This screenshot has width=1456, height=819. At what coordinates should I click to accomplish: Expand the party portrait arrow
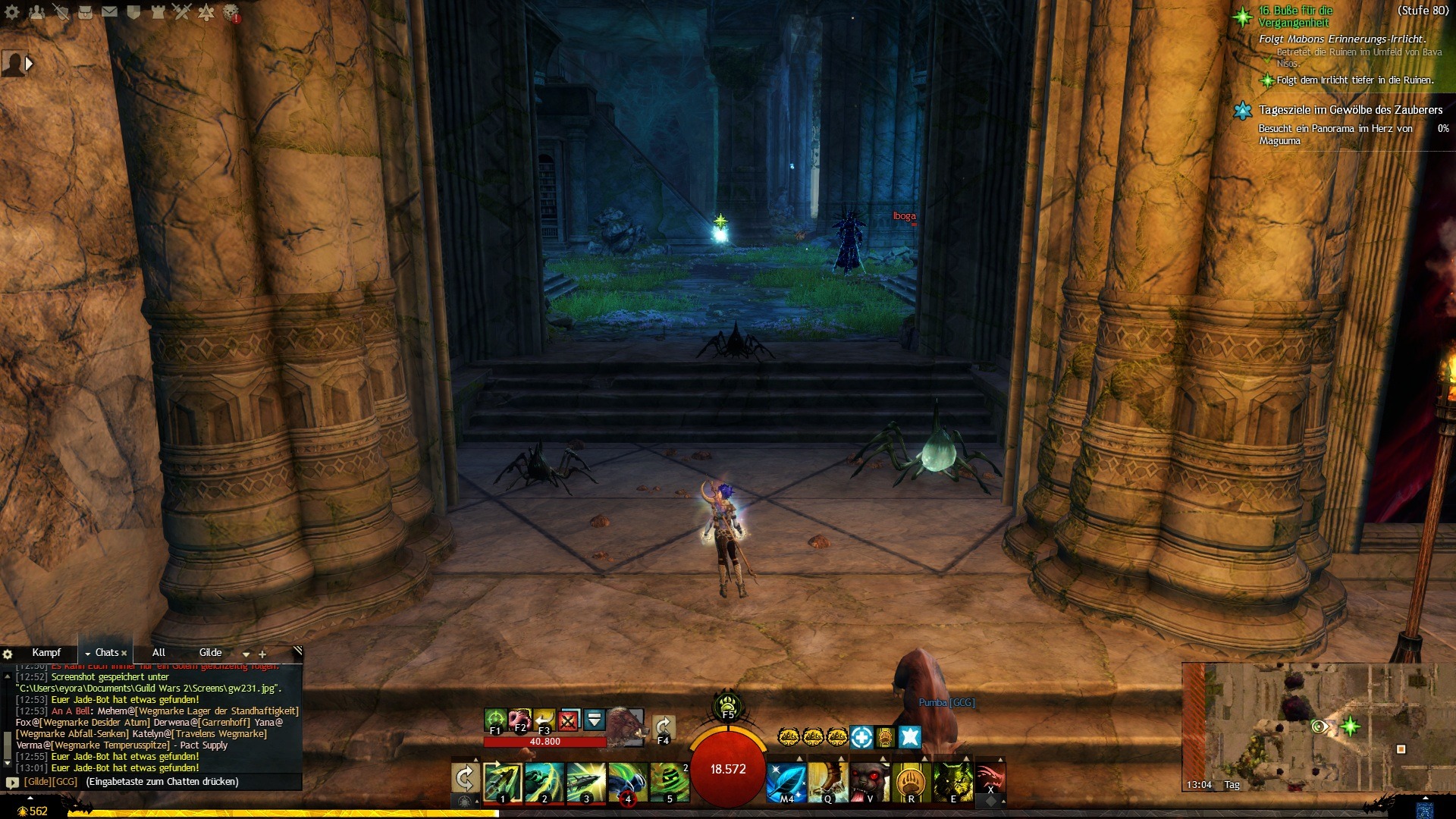click(x=29, y=64)
